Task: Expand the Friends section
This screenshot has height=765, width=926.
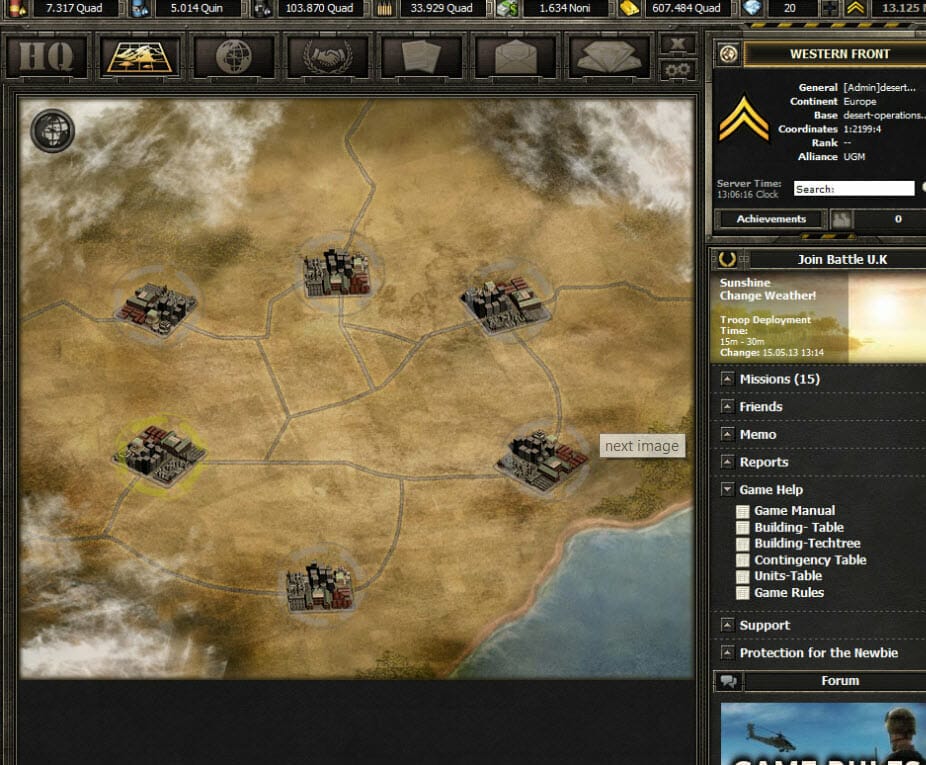Action: [x=760, y=407]
